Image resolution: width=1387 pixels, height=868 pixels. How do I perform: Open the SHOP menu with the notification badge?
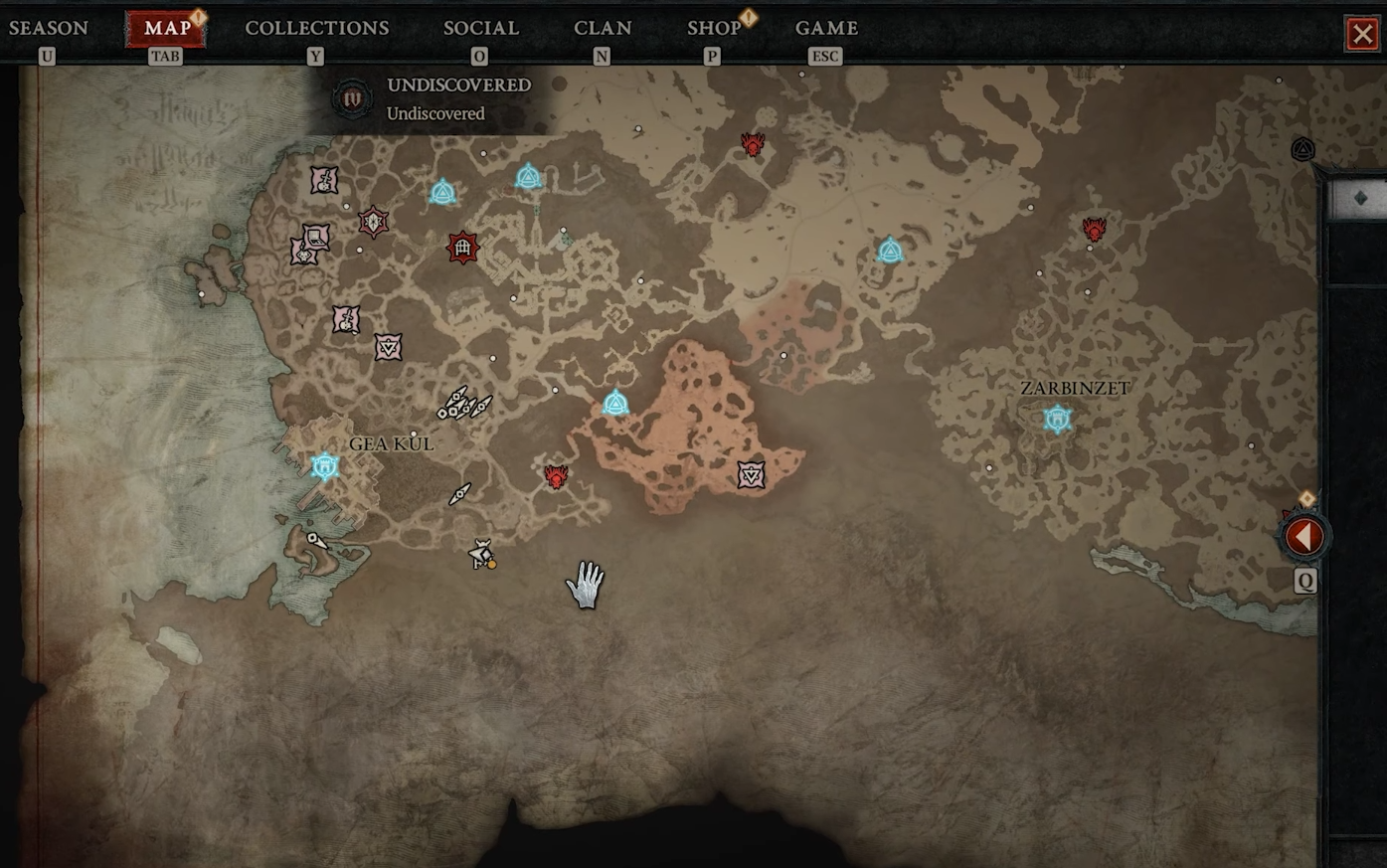[714, 28]
